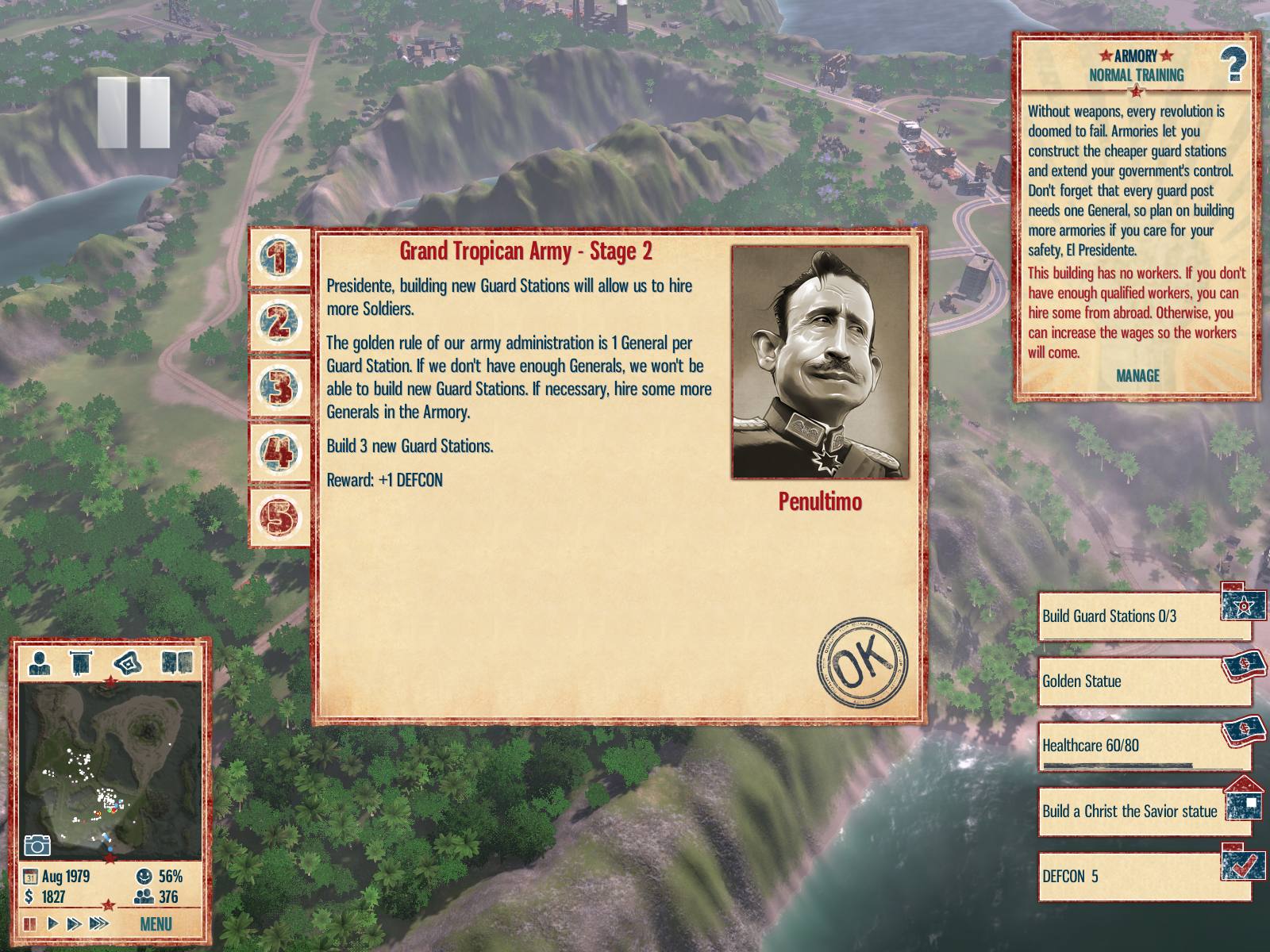Open the Armory help question mark
Image resolution: width=1270 pixels, height=952 pixels.
(1233, 65)
